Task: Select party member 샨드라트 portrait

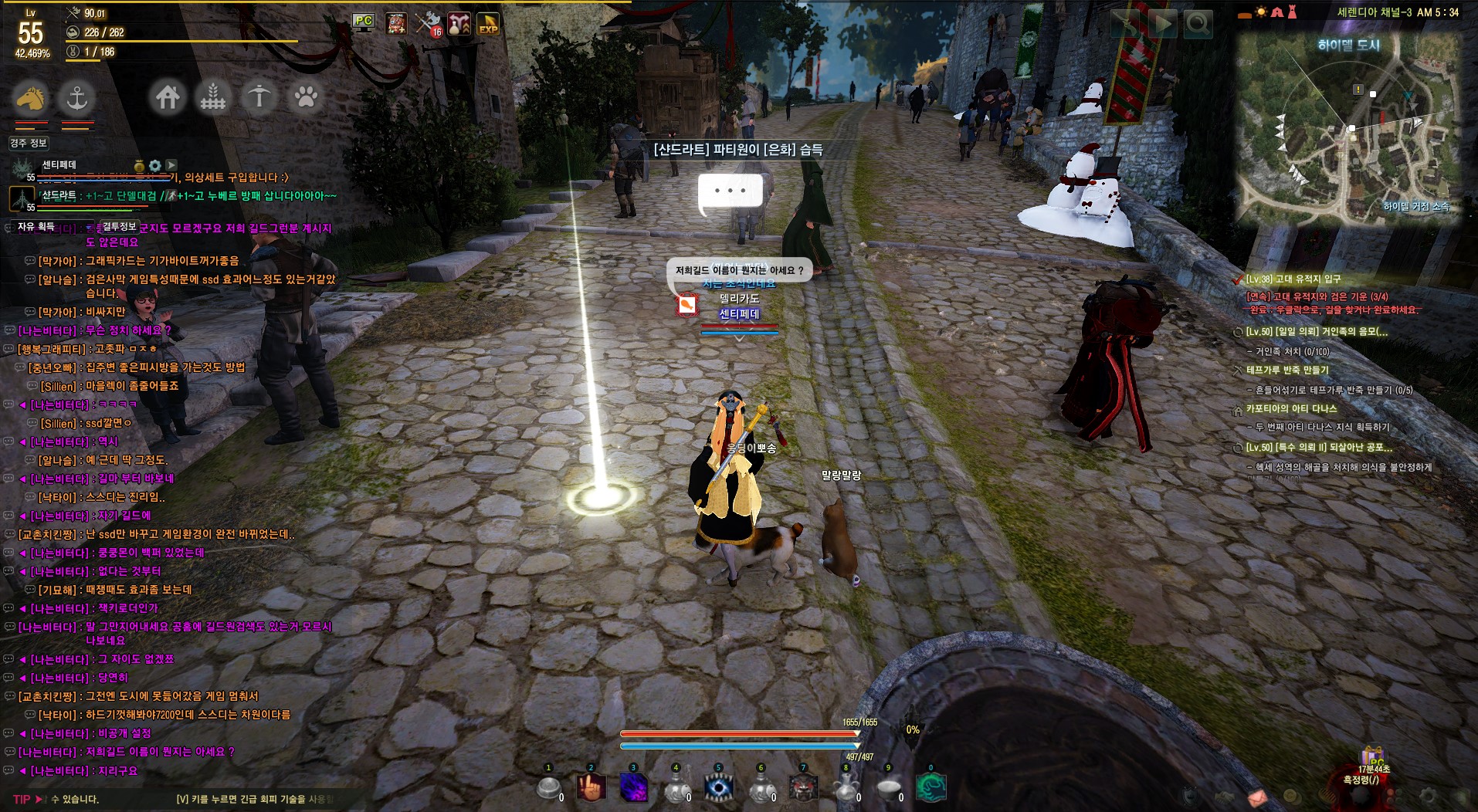Action: click(x=22, y=198)
